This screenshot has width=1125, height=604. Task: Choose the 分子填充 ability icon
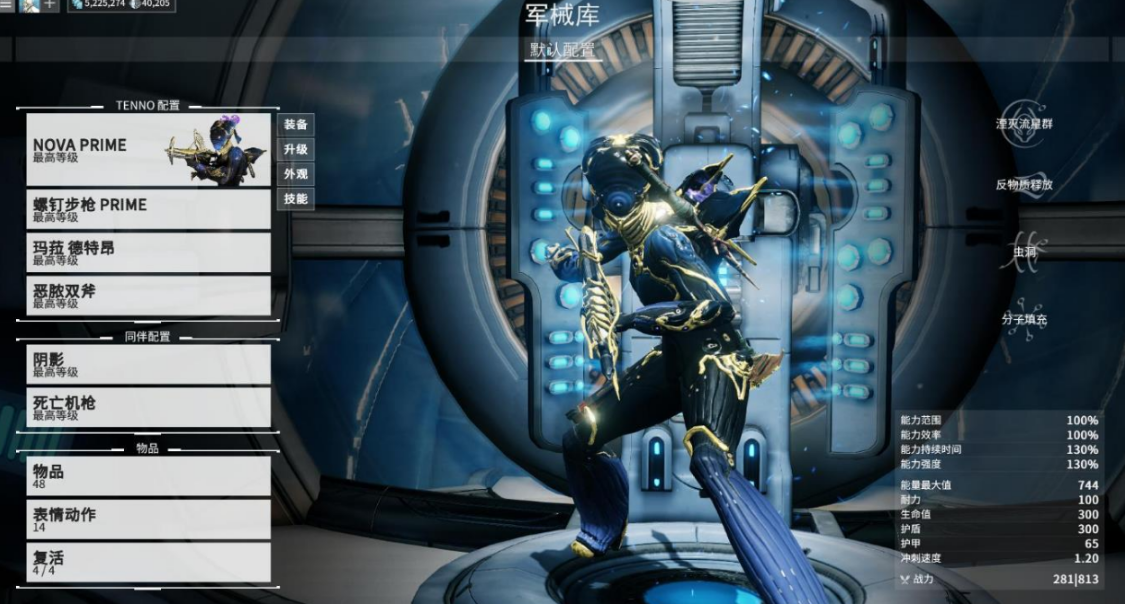point(1024,318)
